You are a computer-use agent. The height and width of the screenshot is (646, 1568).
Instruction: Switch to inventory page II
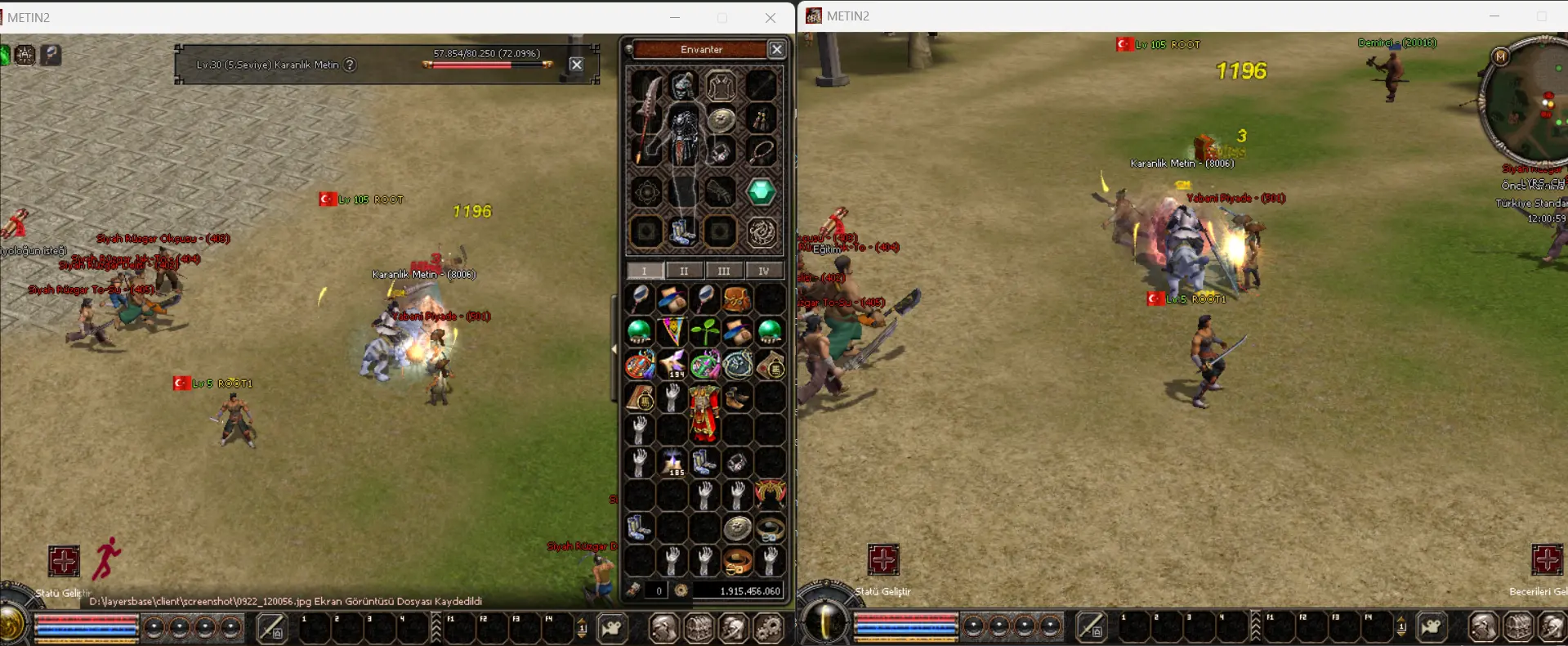point(684,271)
